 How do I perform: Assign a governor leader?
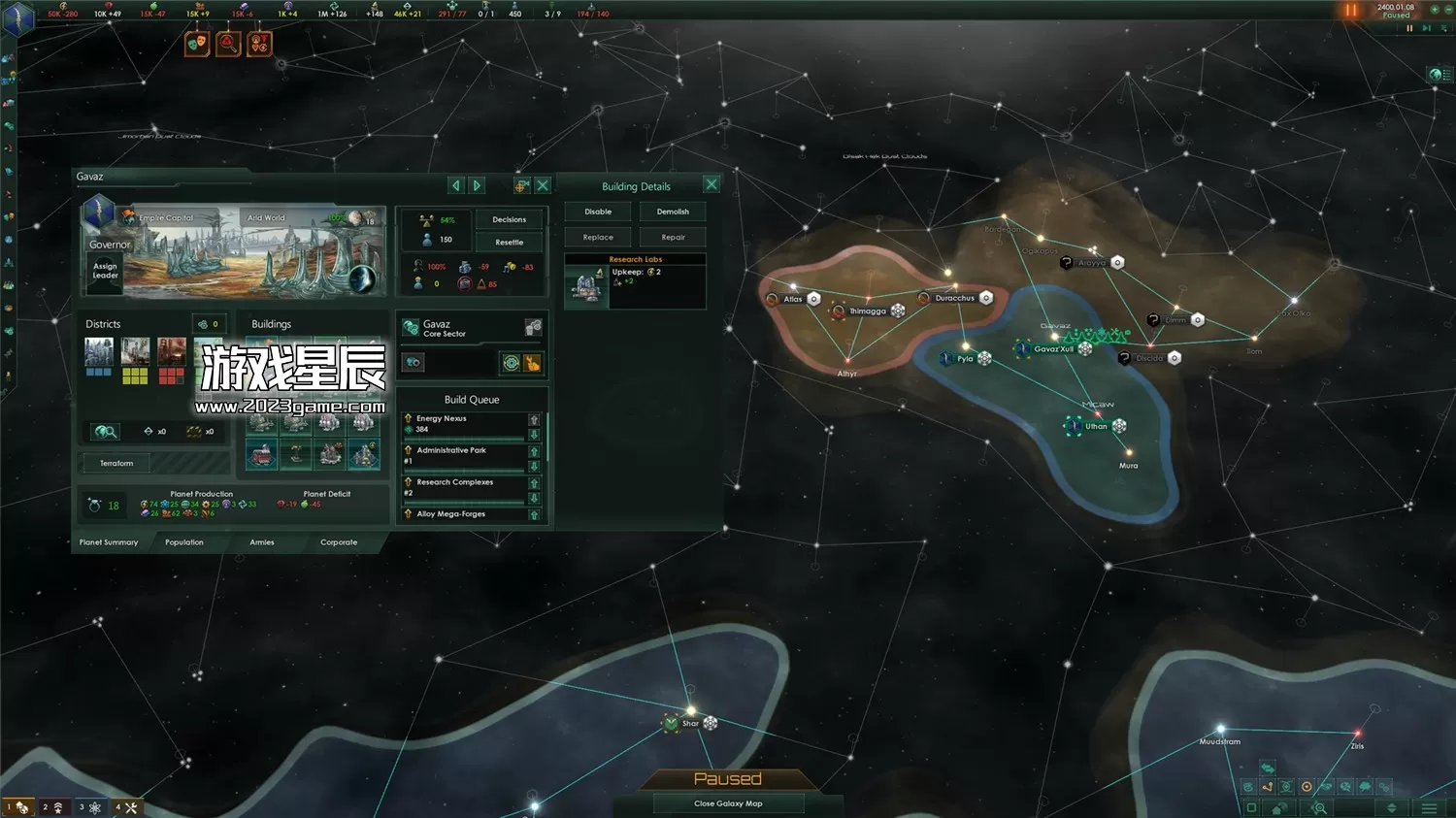(105, 271)
